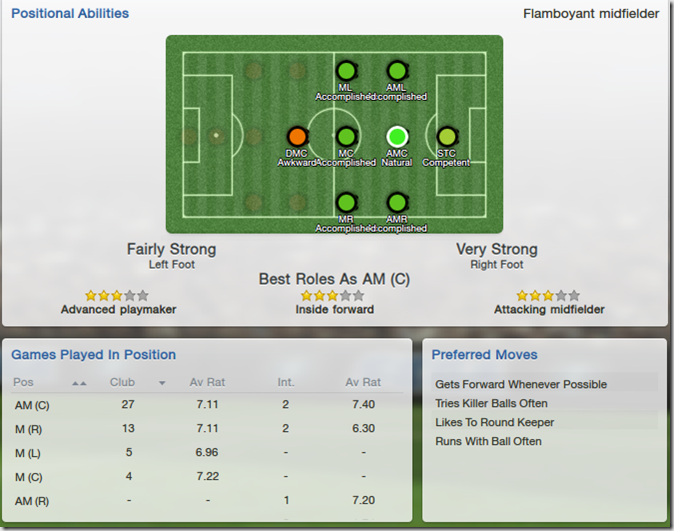Choose the Inside forward role

[x=334, y=310]
